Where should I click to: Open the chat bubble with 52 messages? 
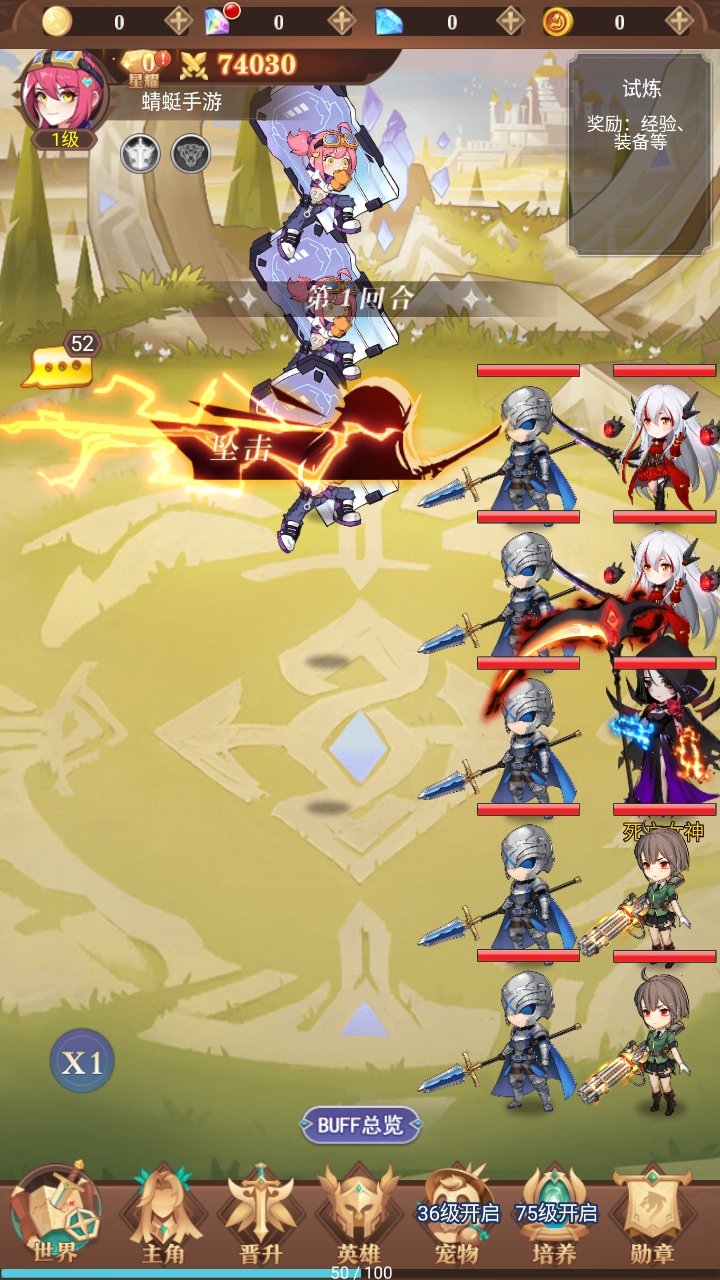point(60,366)
